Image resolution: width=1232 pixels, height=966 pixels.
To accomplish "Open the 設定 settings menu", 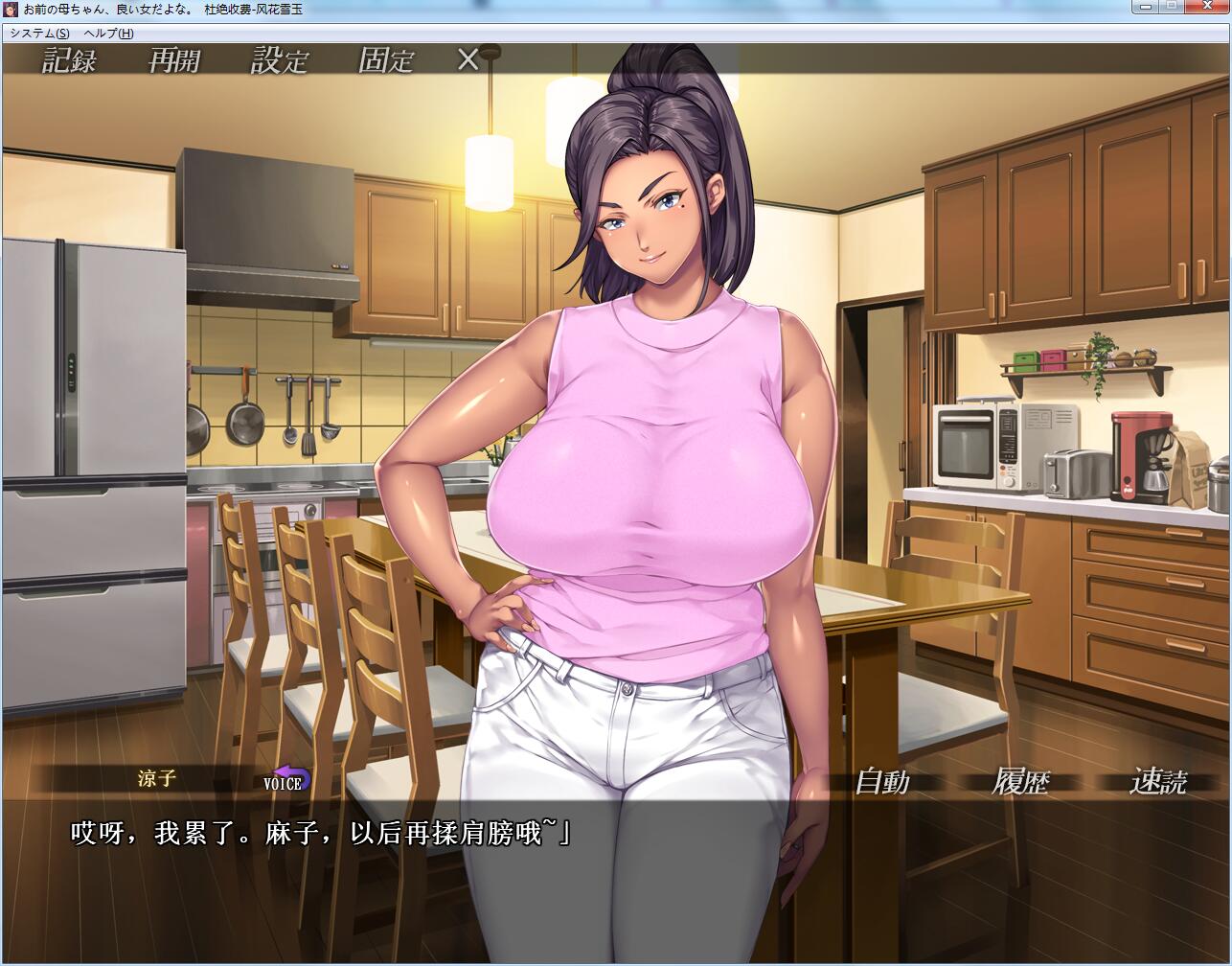I will tap(280, 60).
